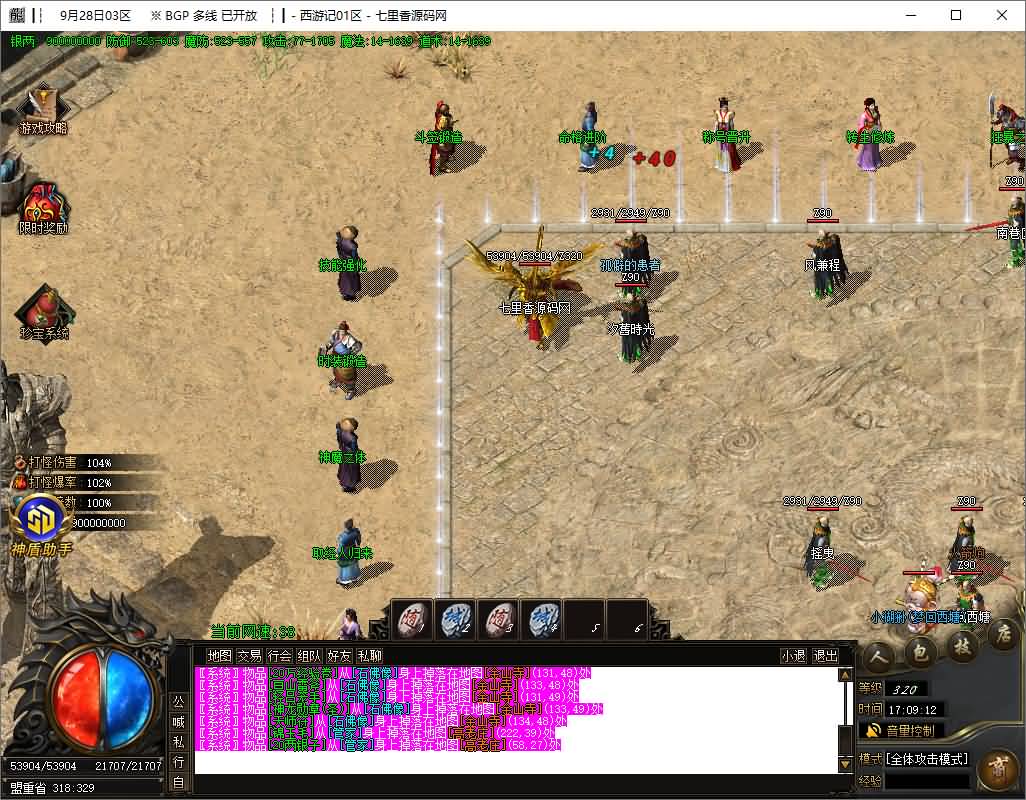Switch to the 地图 chat tab
Screen dimensions: 1026x800
[x=218, y=656]
